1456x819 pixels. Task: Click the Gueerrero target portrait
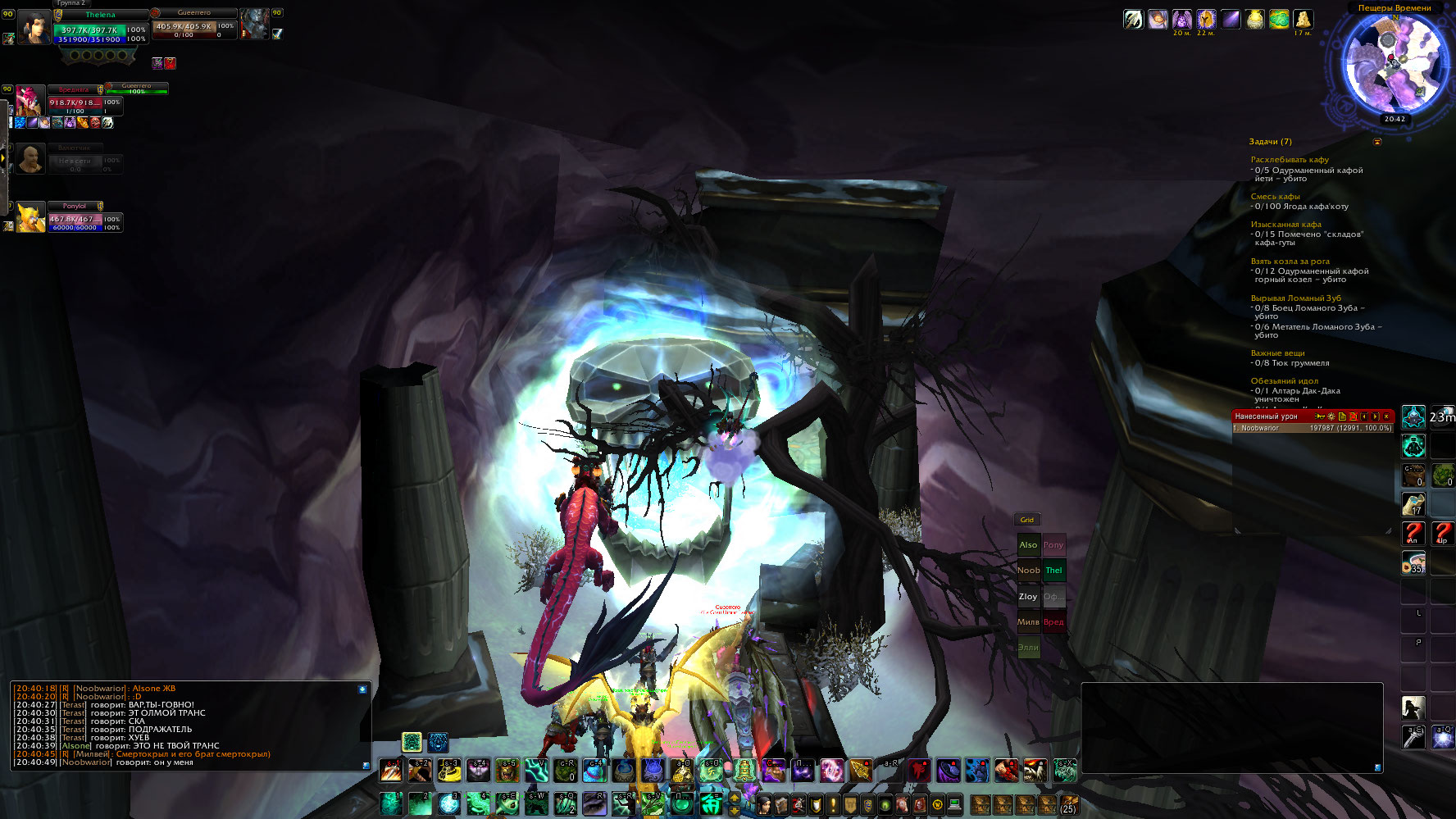click(x=254, y=25)
